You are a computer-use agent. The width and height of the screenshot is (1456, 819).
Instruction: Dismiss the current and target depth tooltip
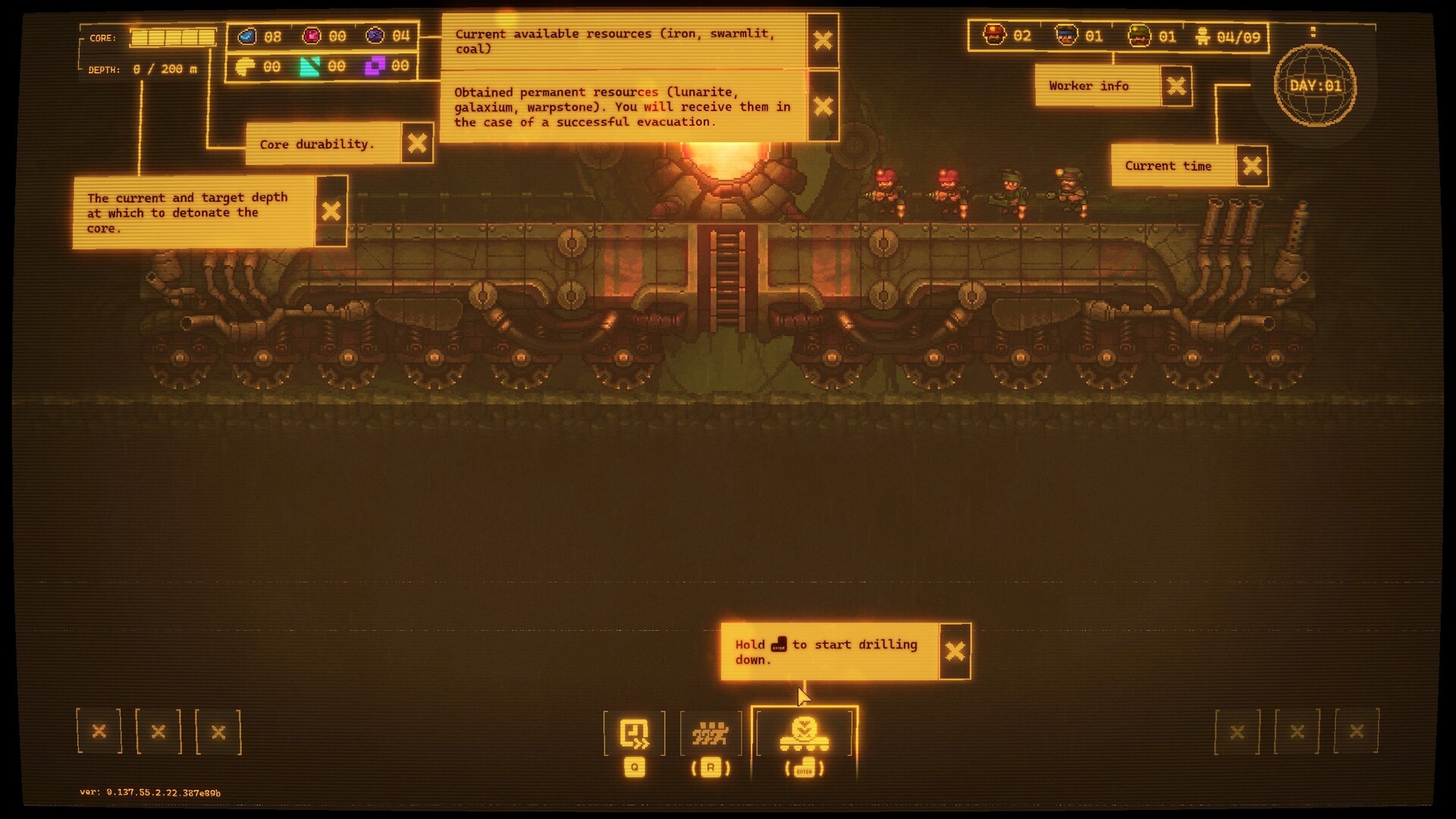click(331, 212)
